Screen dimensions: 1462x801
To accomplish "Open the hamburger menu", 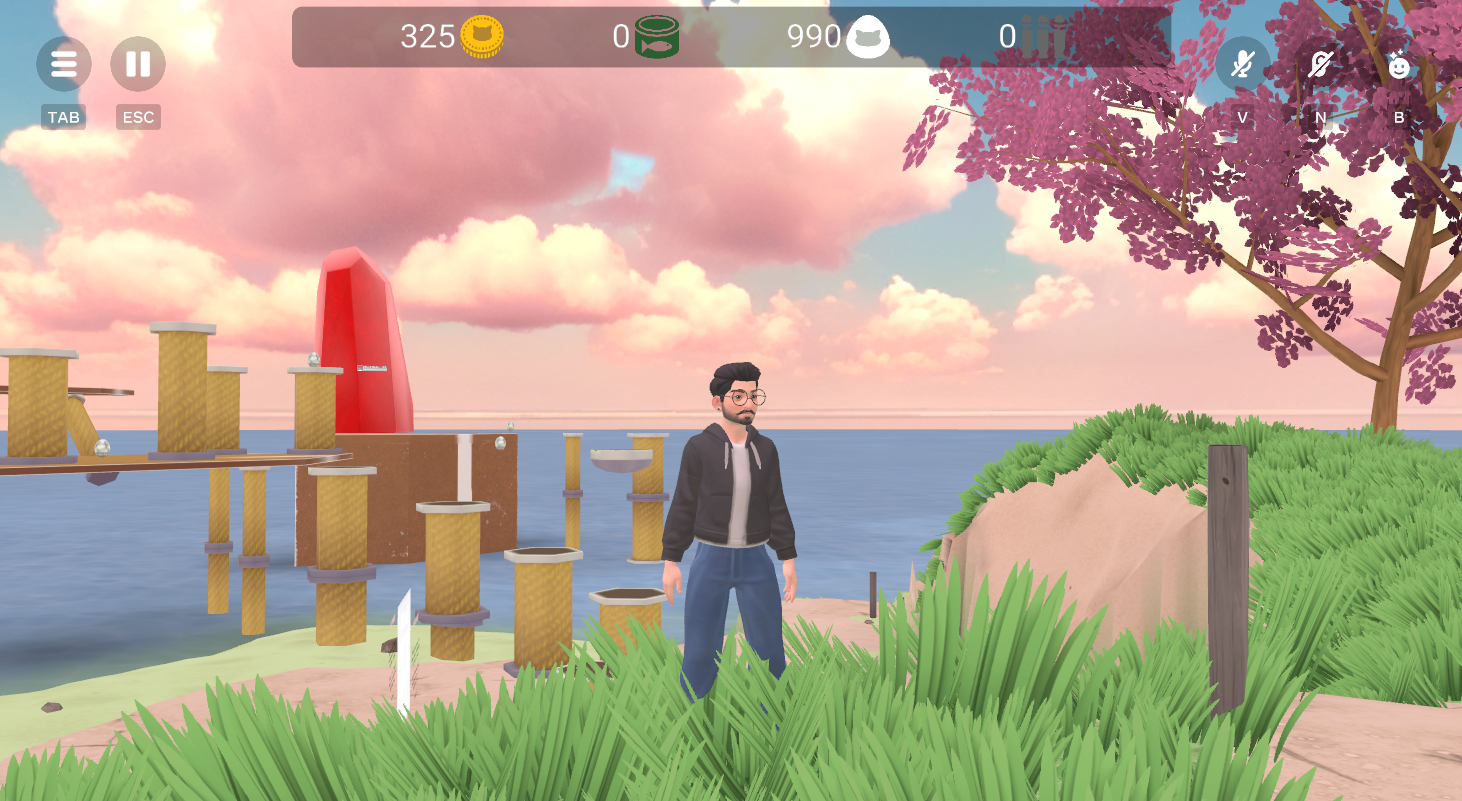I will [x=64, y=64].
